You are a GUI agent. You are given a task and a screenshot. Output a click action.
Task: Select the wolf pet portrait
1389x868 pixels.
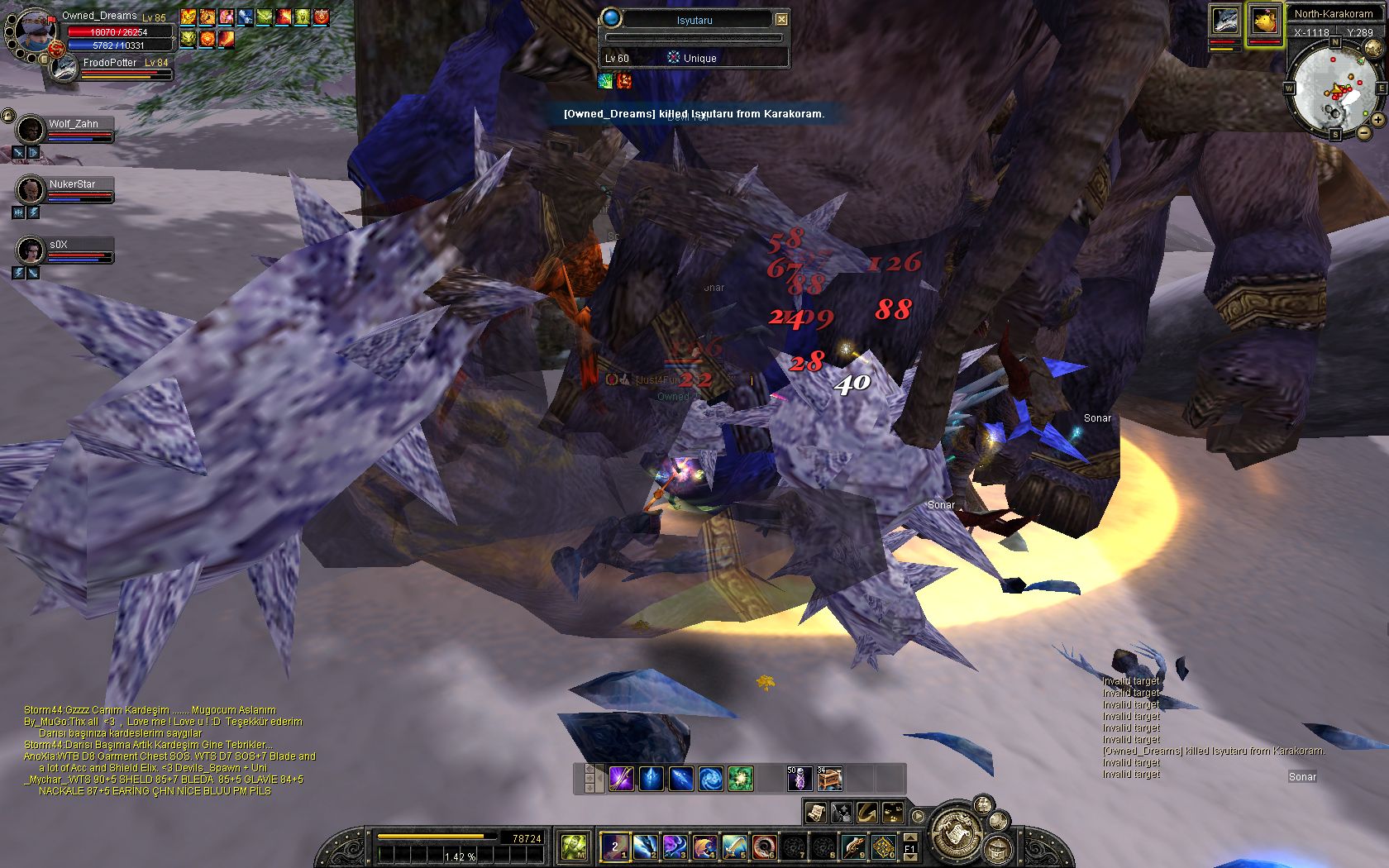coord(1224,21)
